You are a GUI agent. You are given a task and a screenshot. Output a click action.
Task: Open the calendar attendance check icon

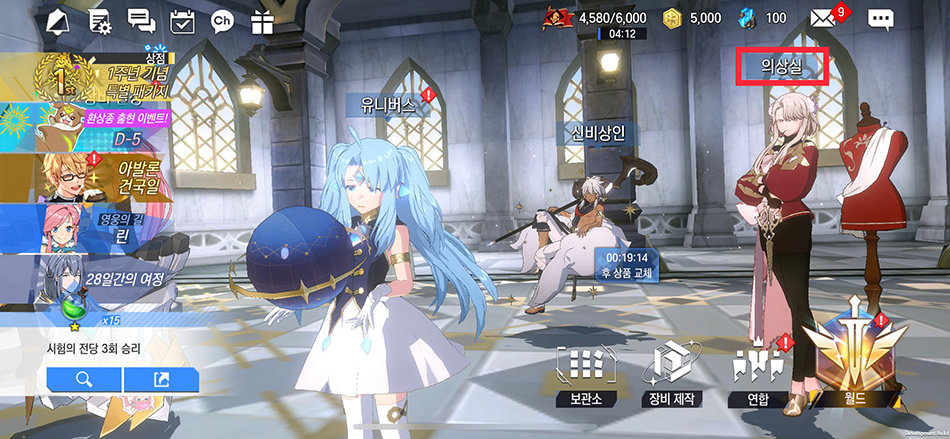pyautogui.click(x=182, y=19)
